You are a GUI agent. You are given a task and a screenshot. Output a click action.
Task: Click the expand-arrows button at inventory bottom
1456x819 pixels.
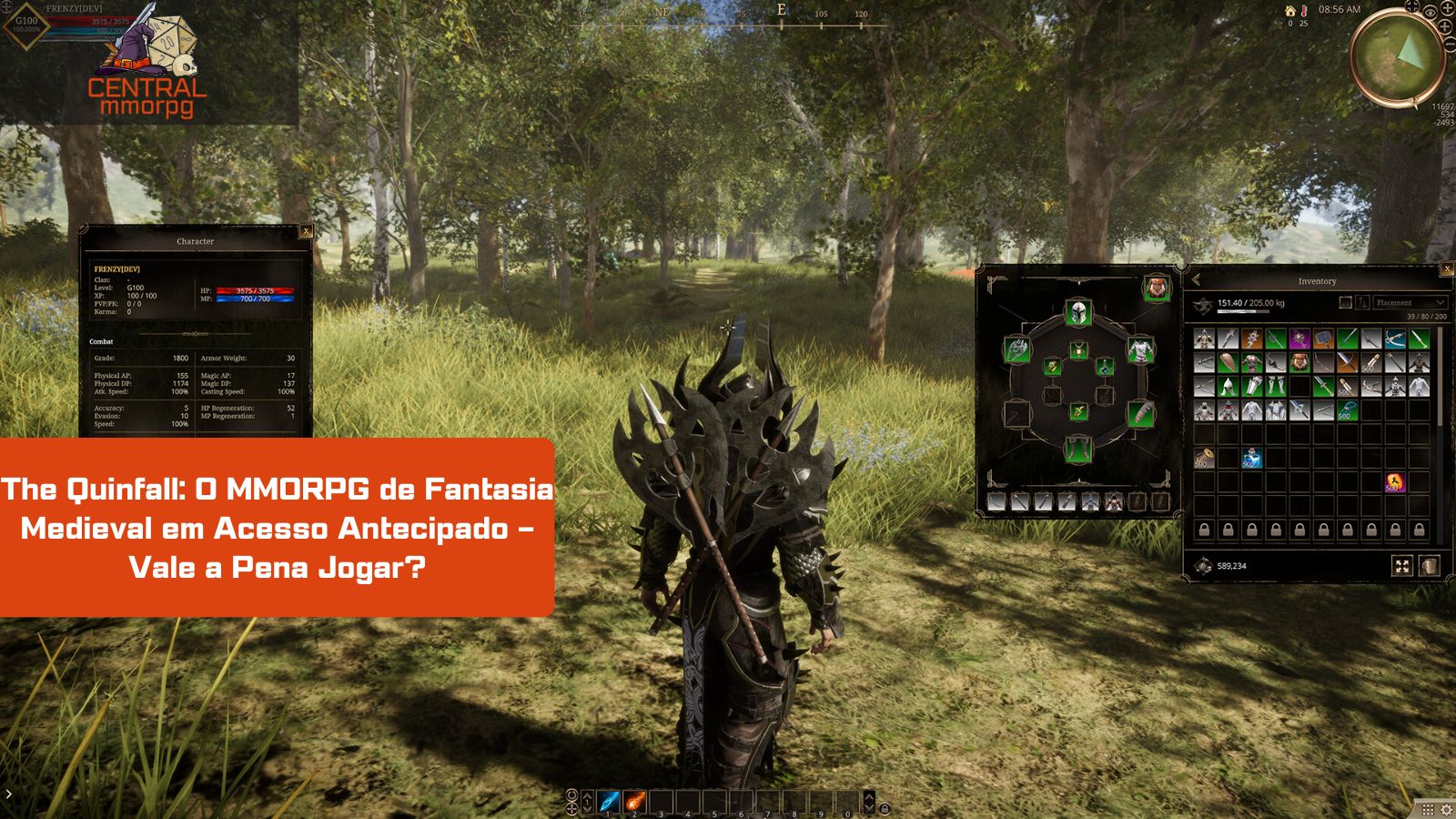[x=1402, y=564]
